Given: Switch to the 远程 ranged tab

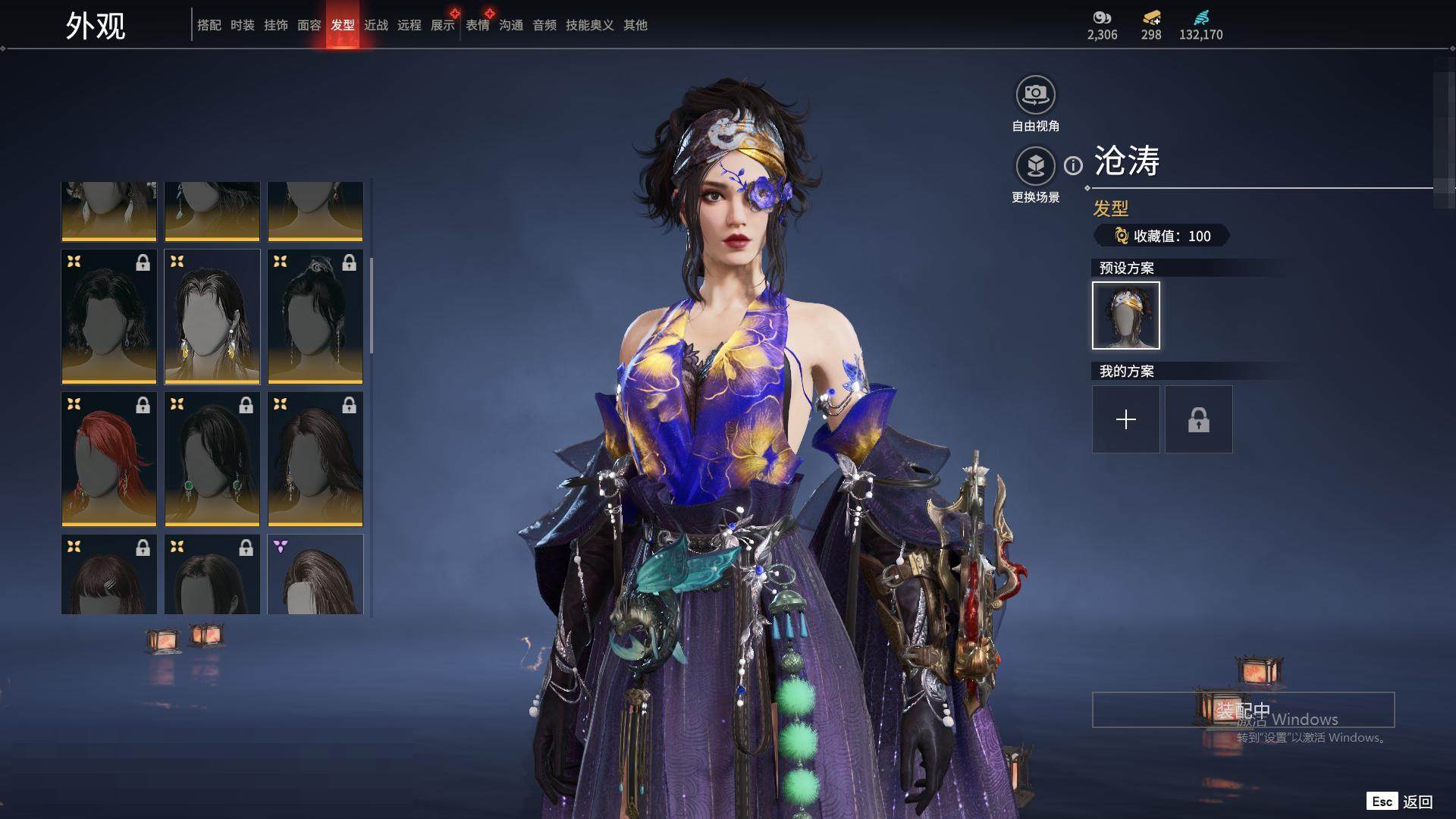Looking at the screenshot, I should [409, 25].
